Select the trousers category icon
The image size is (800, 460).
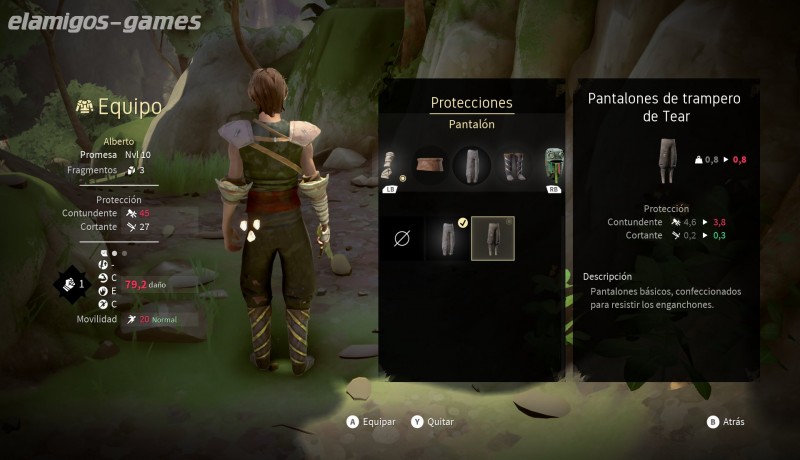click(472, 165)
